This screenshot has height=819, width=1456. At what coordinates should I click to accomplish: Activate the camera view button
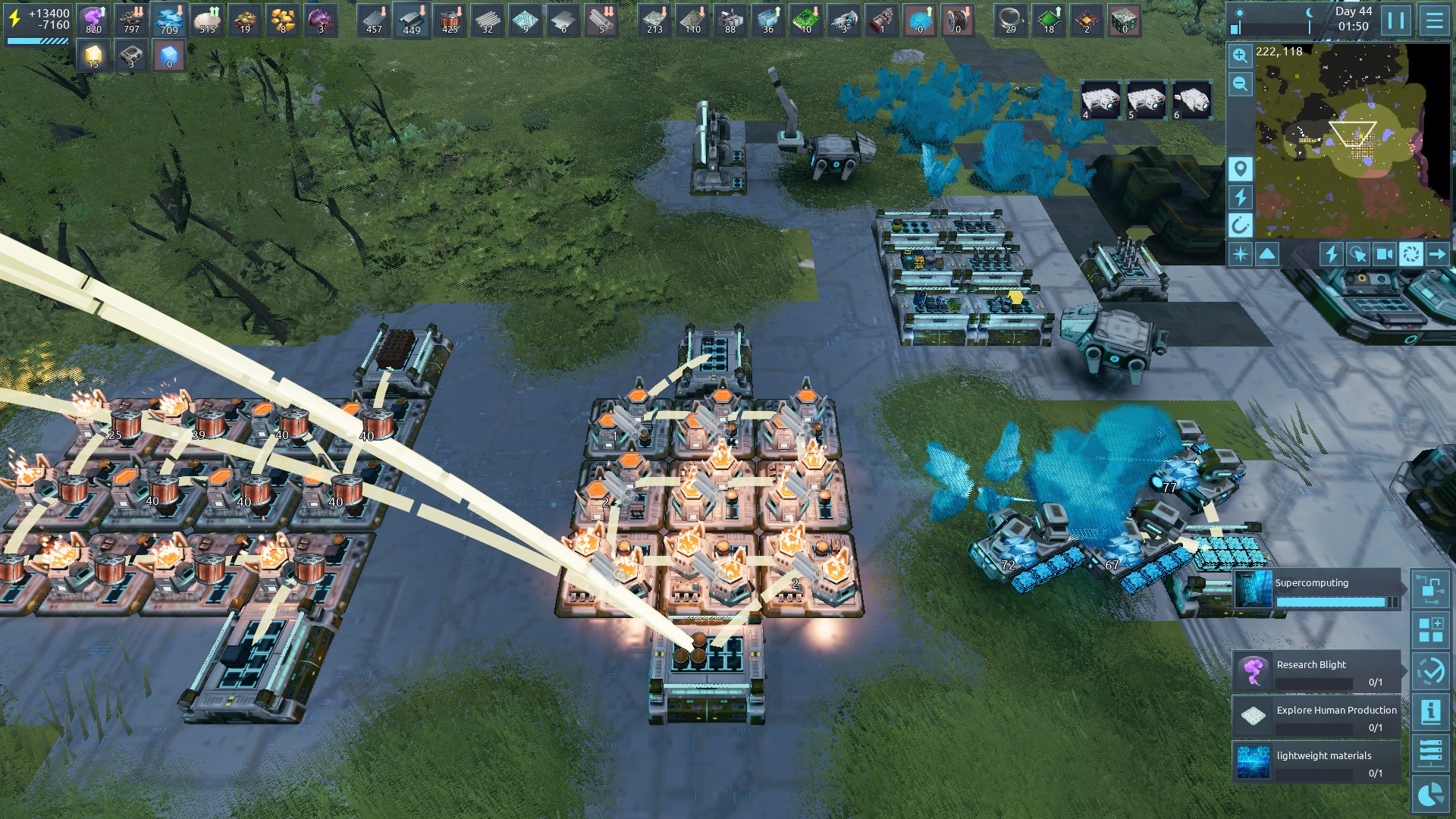pyautogui.click(x=1384, y=254)
